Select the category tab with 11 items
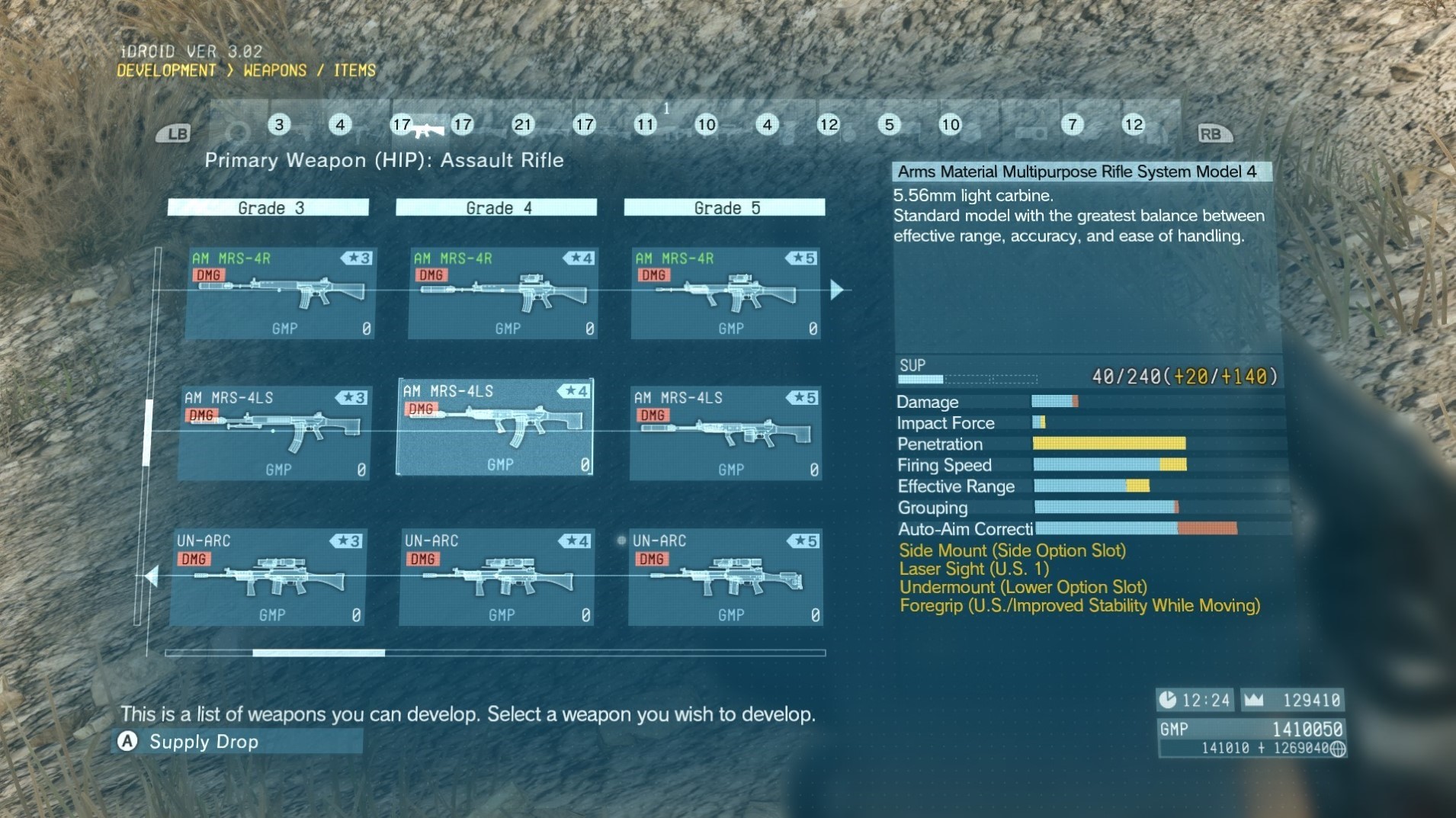Screen dimensions: 1456x818 (x=646, y=125)
